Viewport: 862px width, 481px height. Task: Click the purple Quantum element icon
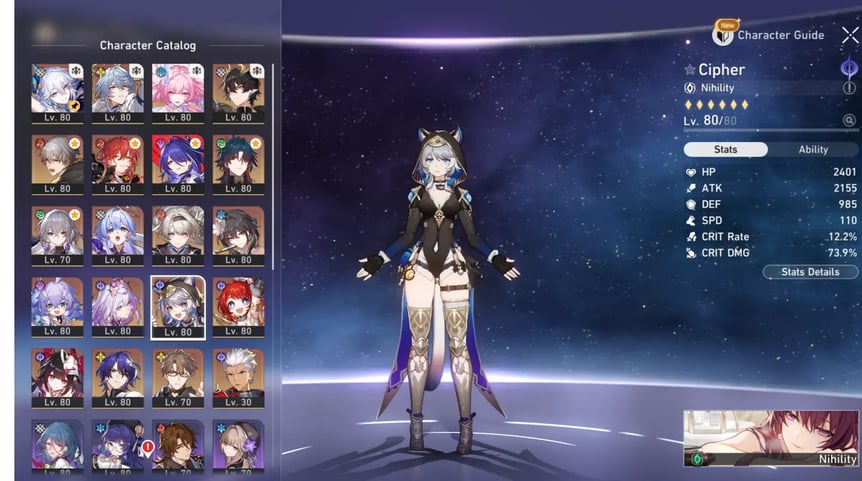point(849,68)
